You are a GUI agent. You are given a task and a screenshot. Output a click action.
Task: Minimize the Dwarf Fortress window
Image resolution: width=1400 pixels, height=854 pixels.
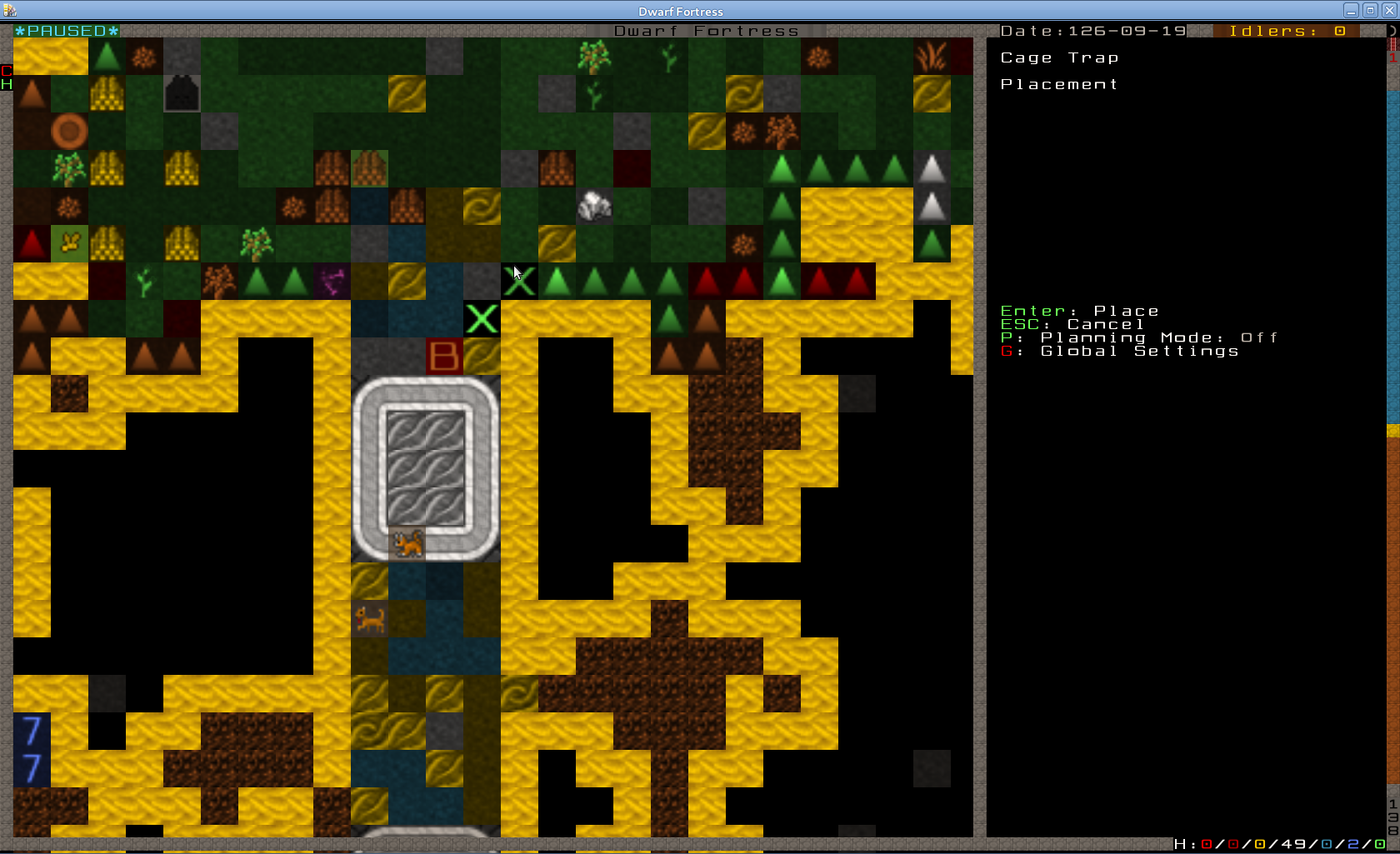[x=1351, y=11]
